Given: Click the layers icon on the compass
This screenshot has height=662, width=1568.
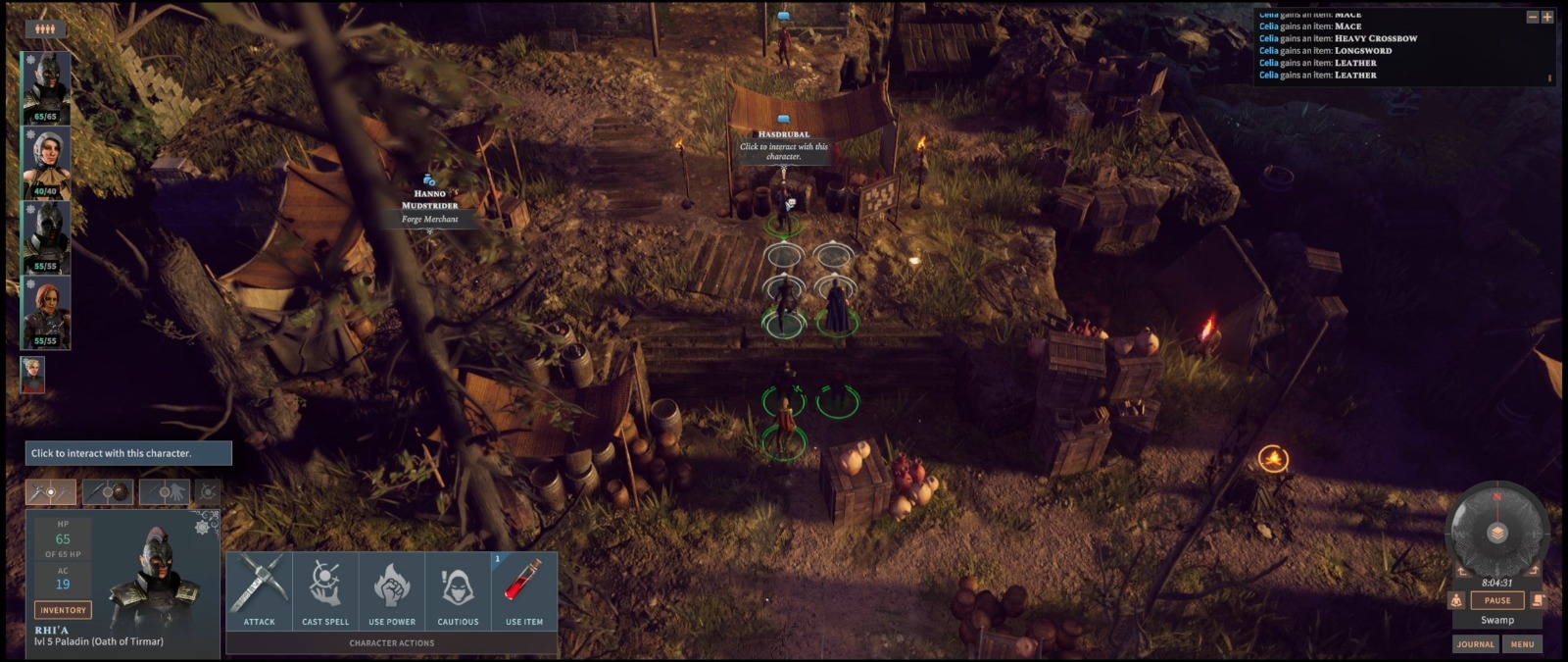Looking at the screenshot, I should 1496,533.
